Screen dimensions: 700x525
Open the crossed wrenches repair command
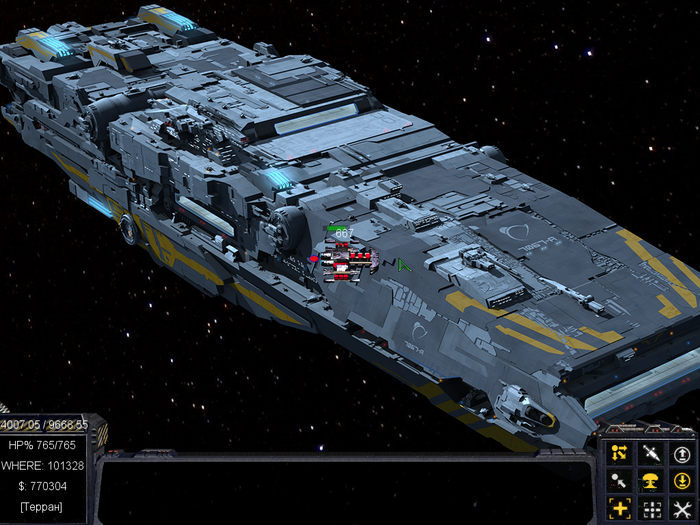click(x=683, y=509)
